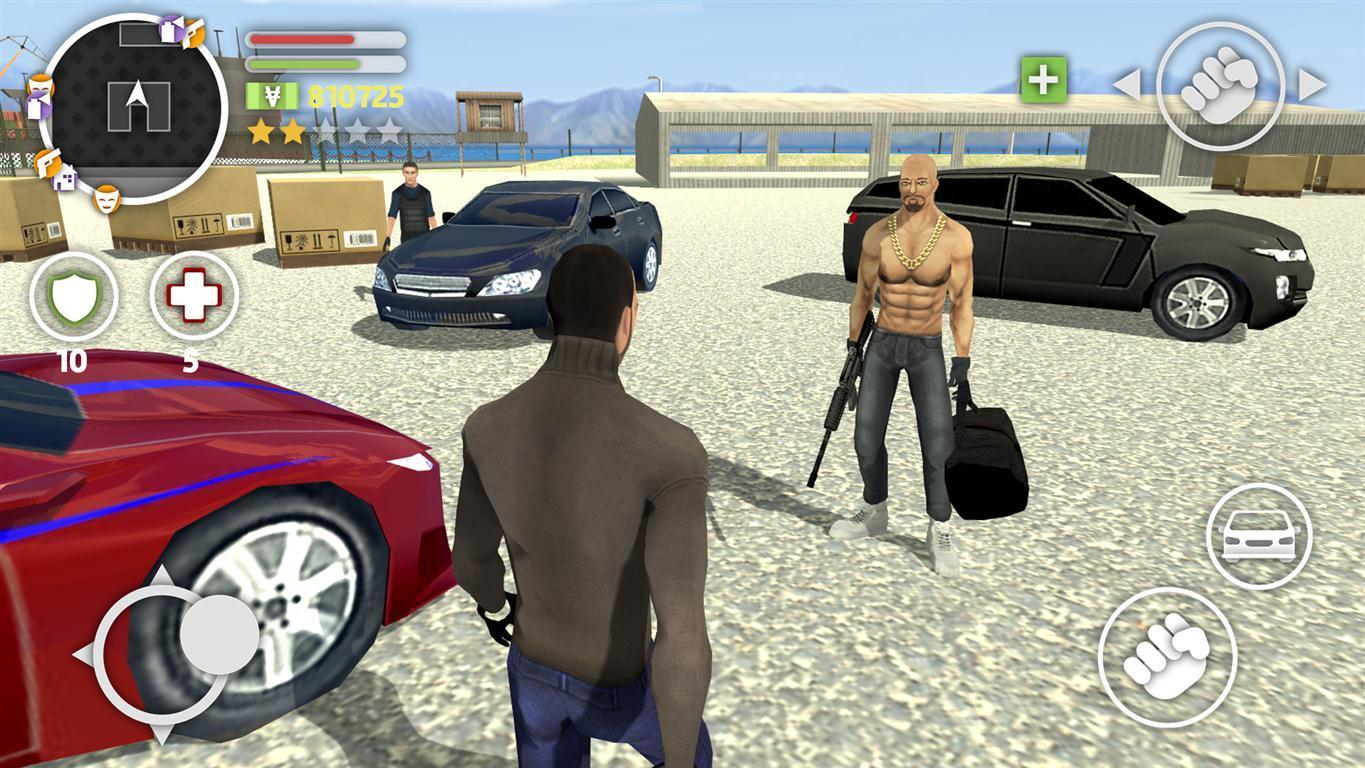Image resolution: width=1365 pixels, height=768 pixels.
Task: Select the pistol gun shop marker on minimap
Action: pyautogui.click(x=46, y=162)
